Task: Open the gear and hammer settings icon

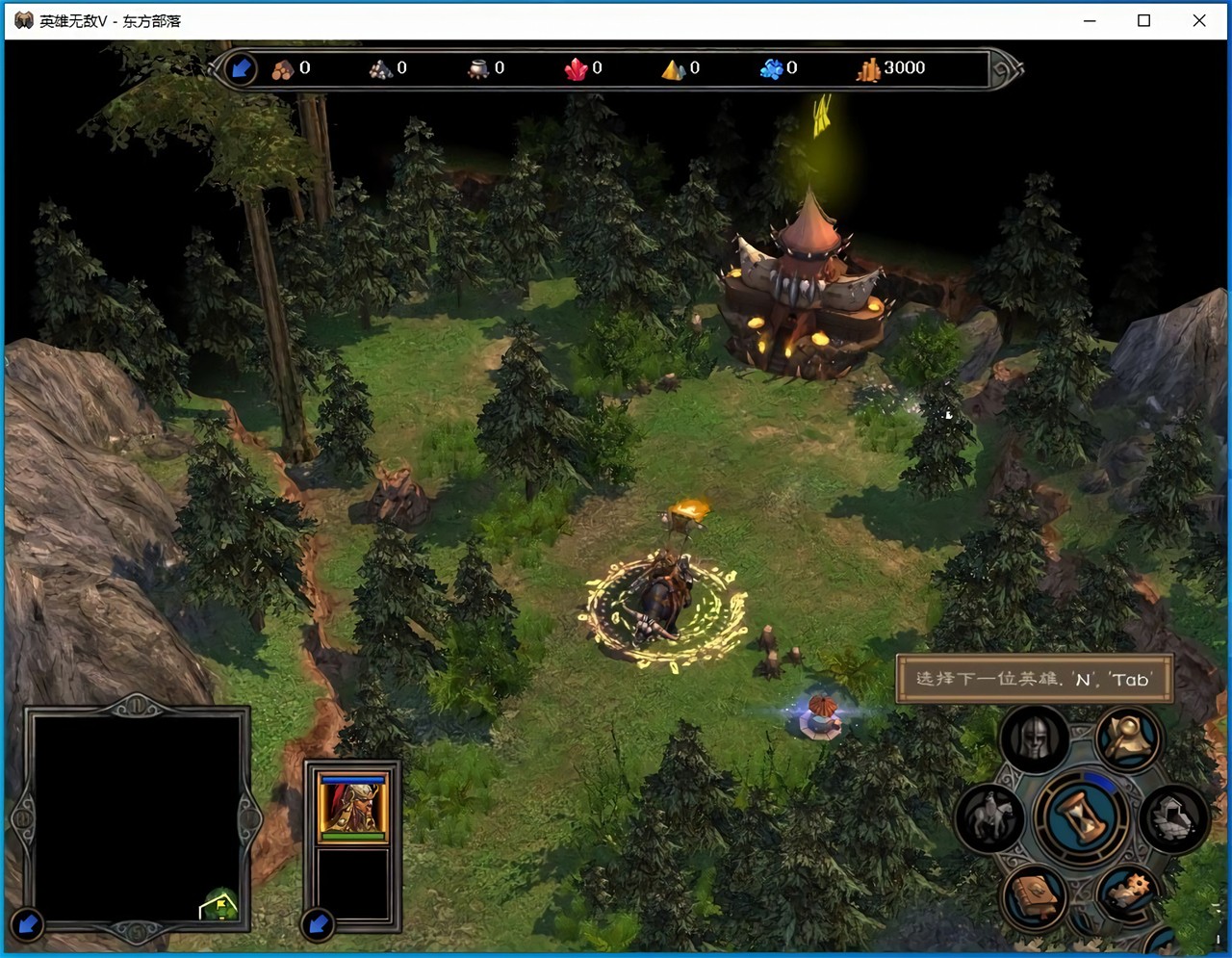Action: [x=1127, y=893]
